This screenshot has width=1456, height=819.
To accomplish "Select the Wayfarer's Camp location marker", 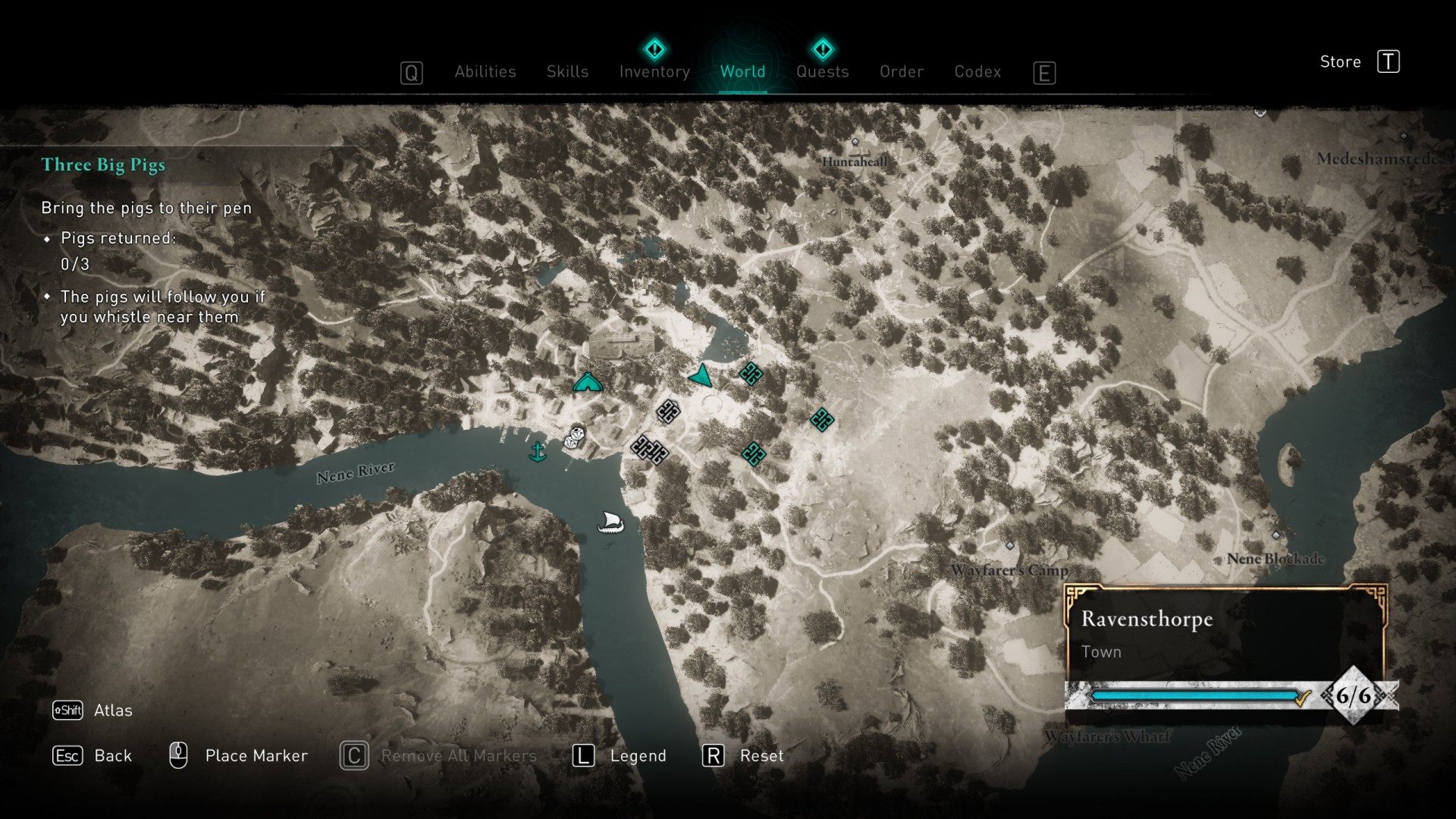I will [1009, 546].
